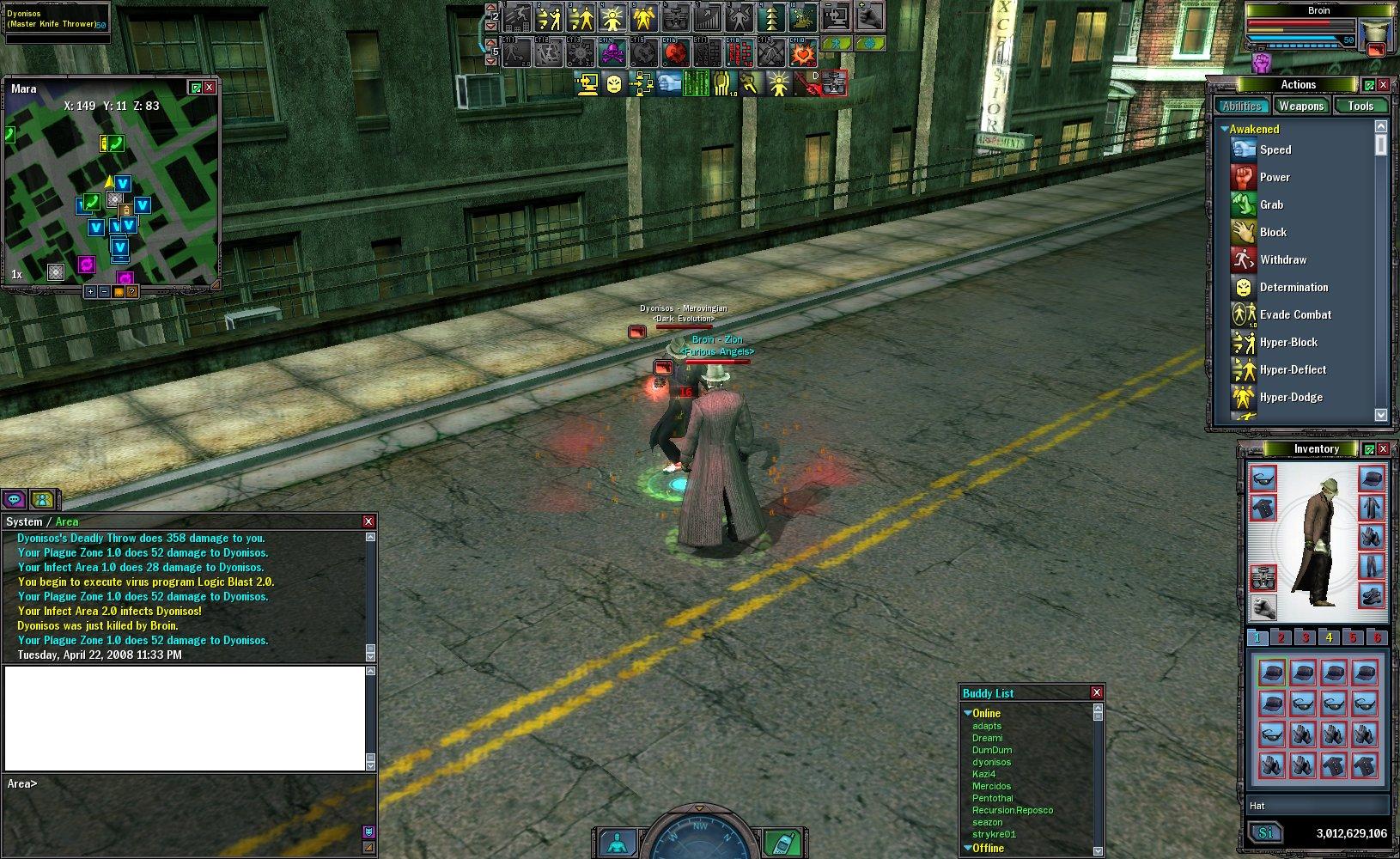The width and height of the screenshot is (1400, 859).
Task: Activate the Block ability
Action: click(1272, 232)
